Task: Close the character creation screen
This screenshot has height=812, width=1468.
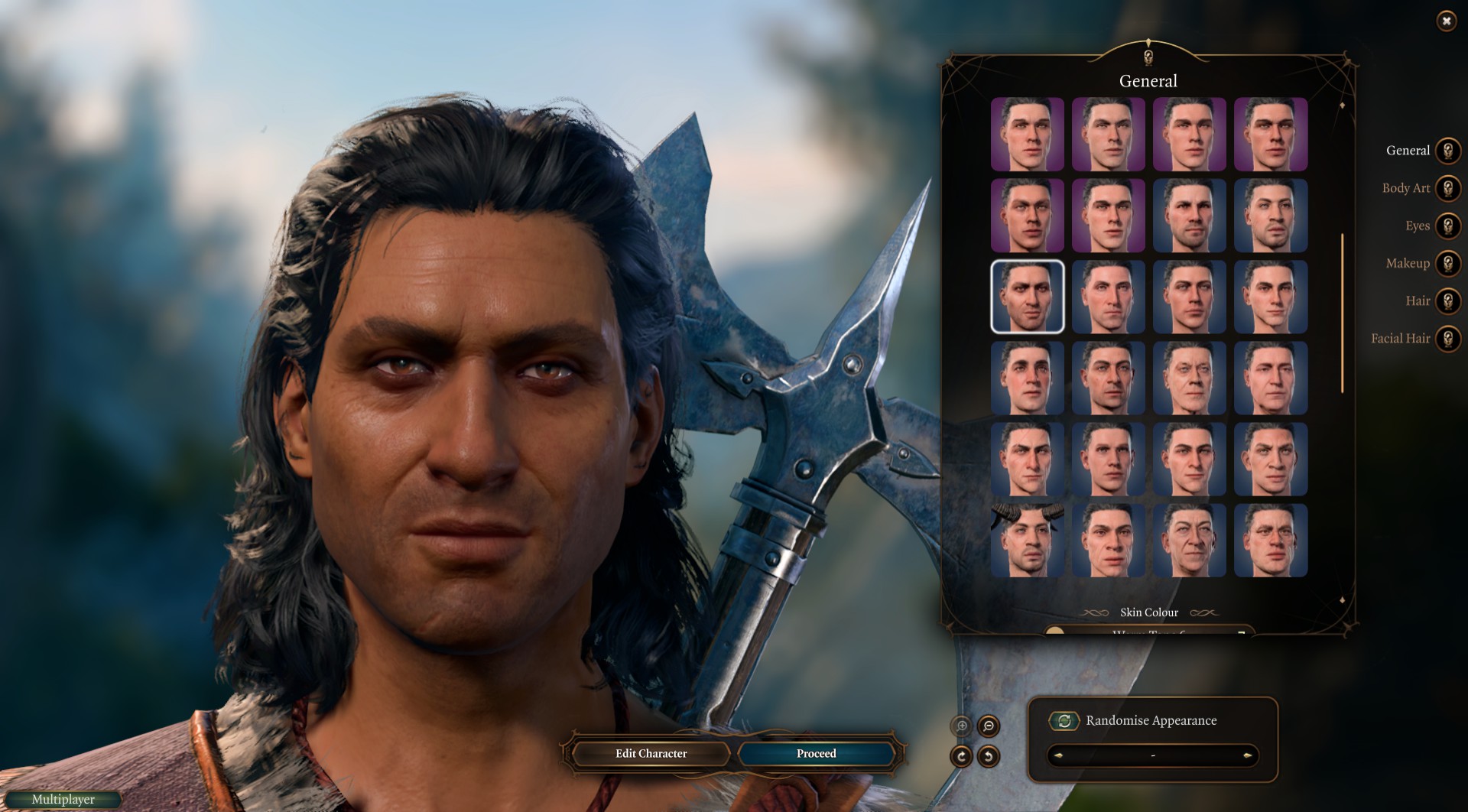Action: pos(1446,21)
